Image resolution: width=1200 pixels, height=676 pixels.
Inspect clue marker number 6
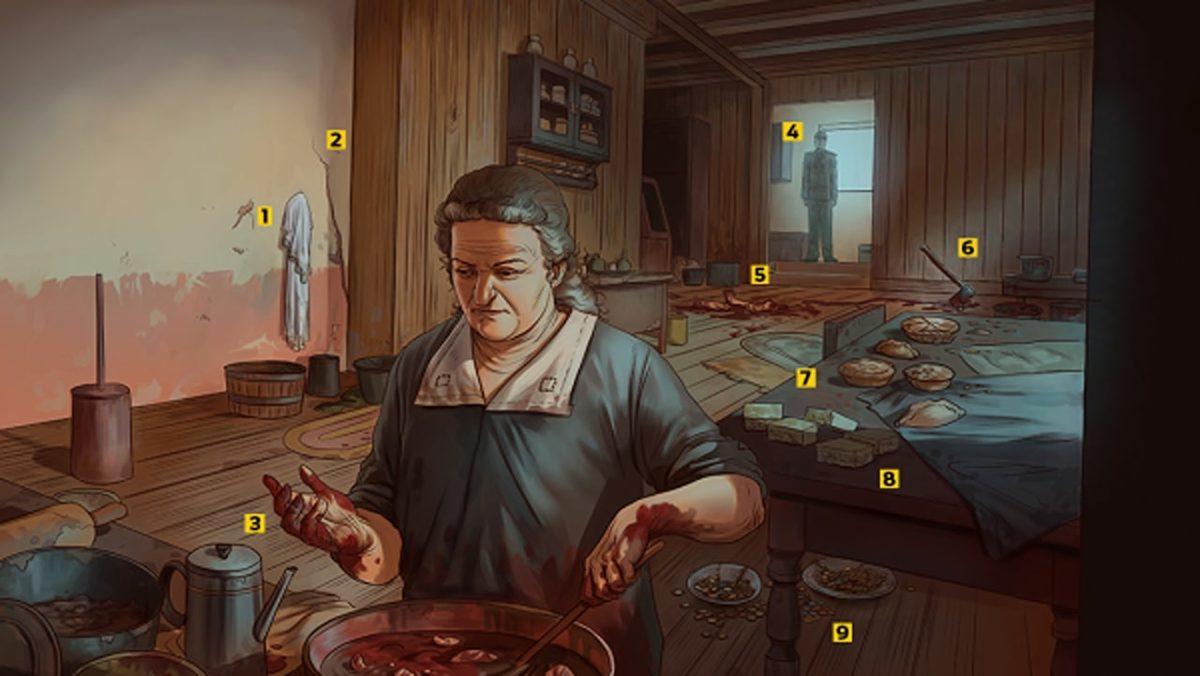(x=966, y=246)
